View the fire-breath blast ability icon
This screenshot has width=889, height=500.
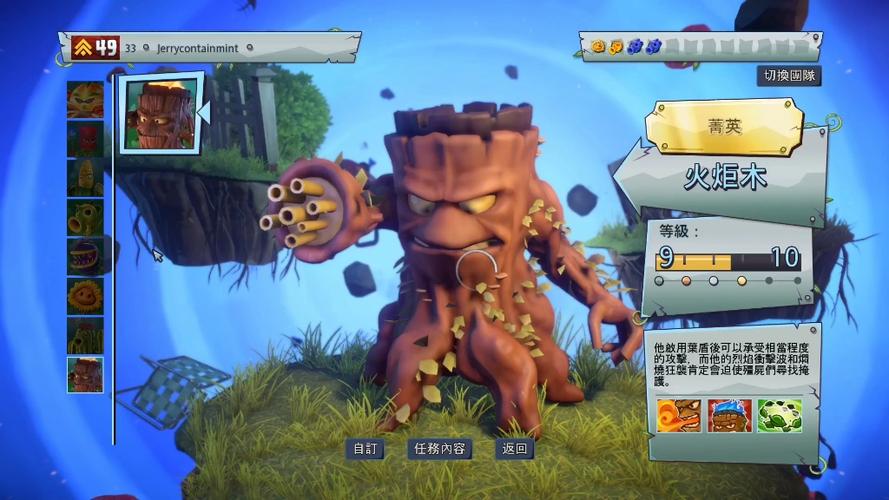point(678,415)
